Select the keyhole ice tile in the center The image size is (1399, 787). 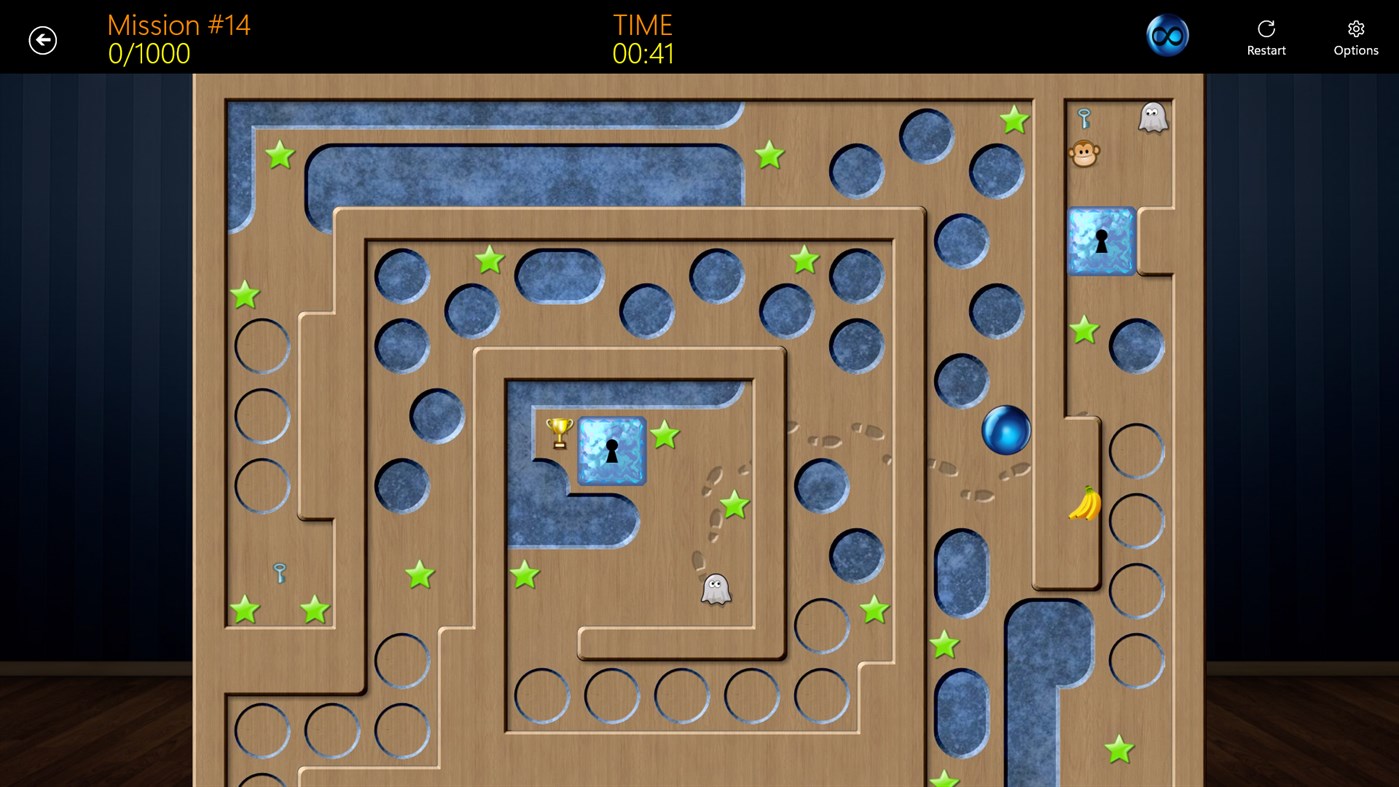coord(611,450)
